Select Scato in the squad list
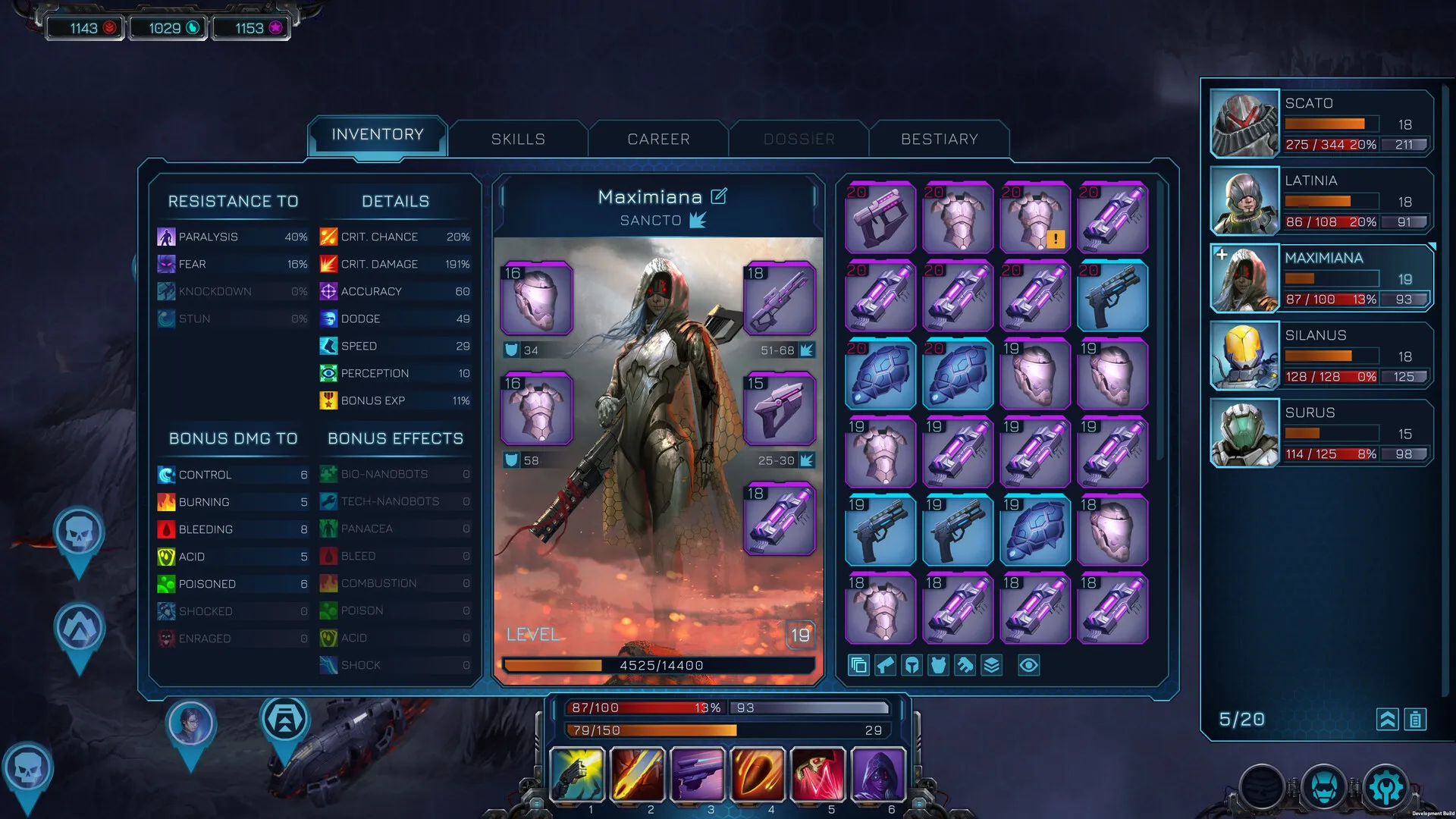The width and height of the screenshot is (1456, 819). coord(1321,124)
